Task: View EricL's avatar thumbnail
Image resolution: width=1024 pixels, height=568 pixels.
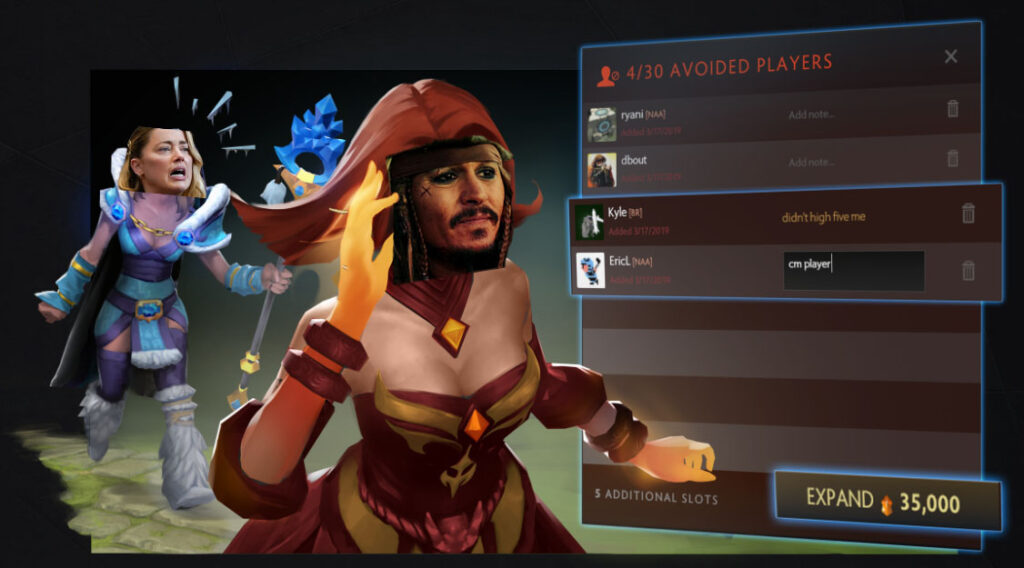Action: [x=590, y=270]
